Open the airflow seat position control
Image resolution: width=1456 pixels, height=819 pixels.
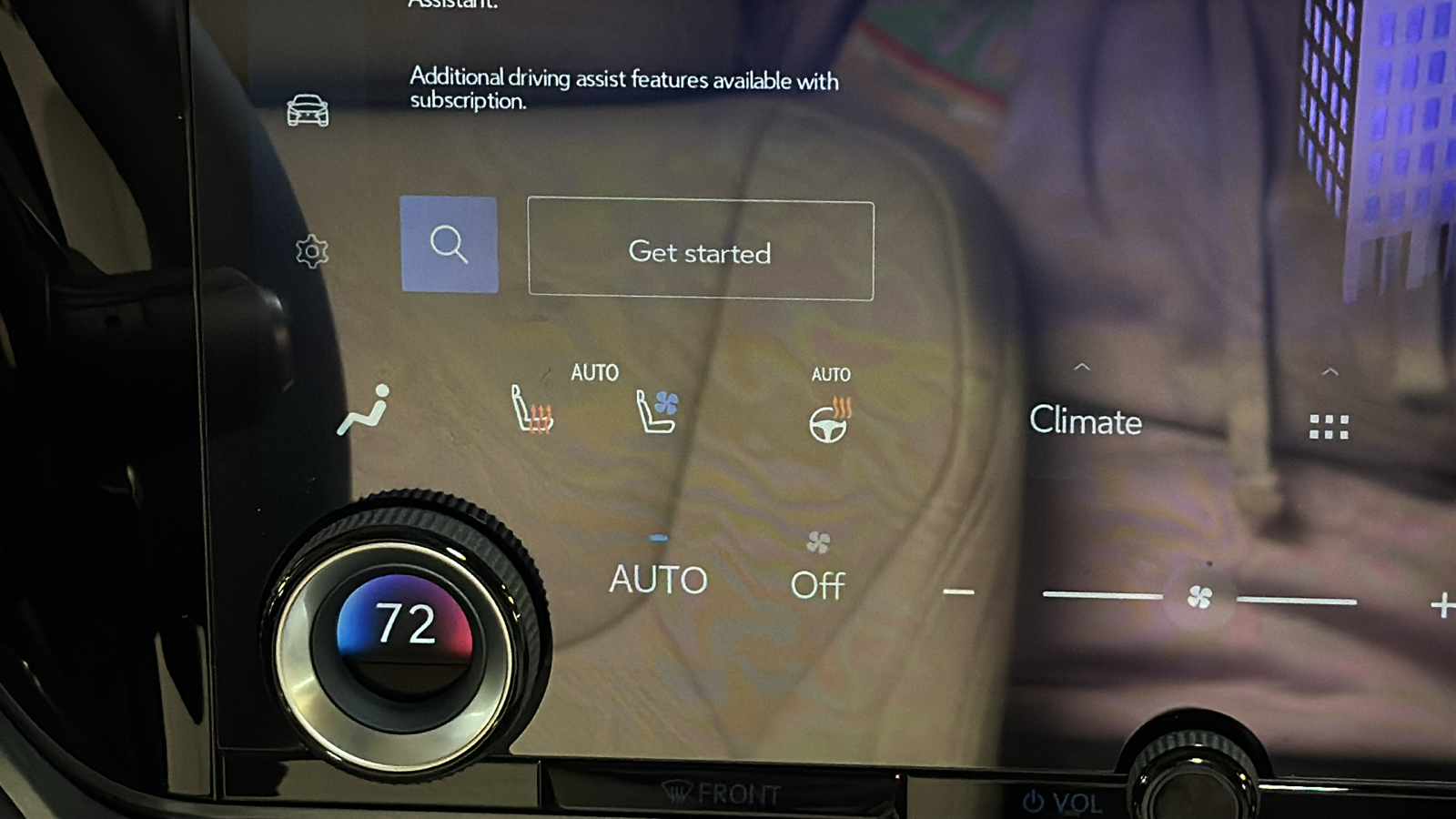point(365,410)
